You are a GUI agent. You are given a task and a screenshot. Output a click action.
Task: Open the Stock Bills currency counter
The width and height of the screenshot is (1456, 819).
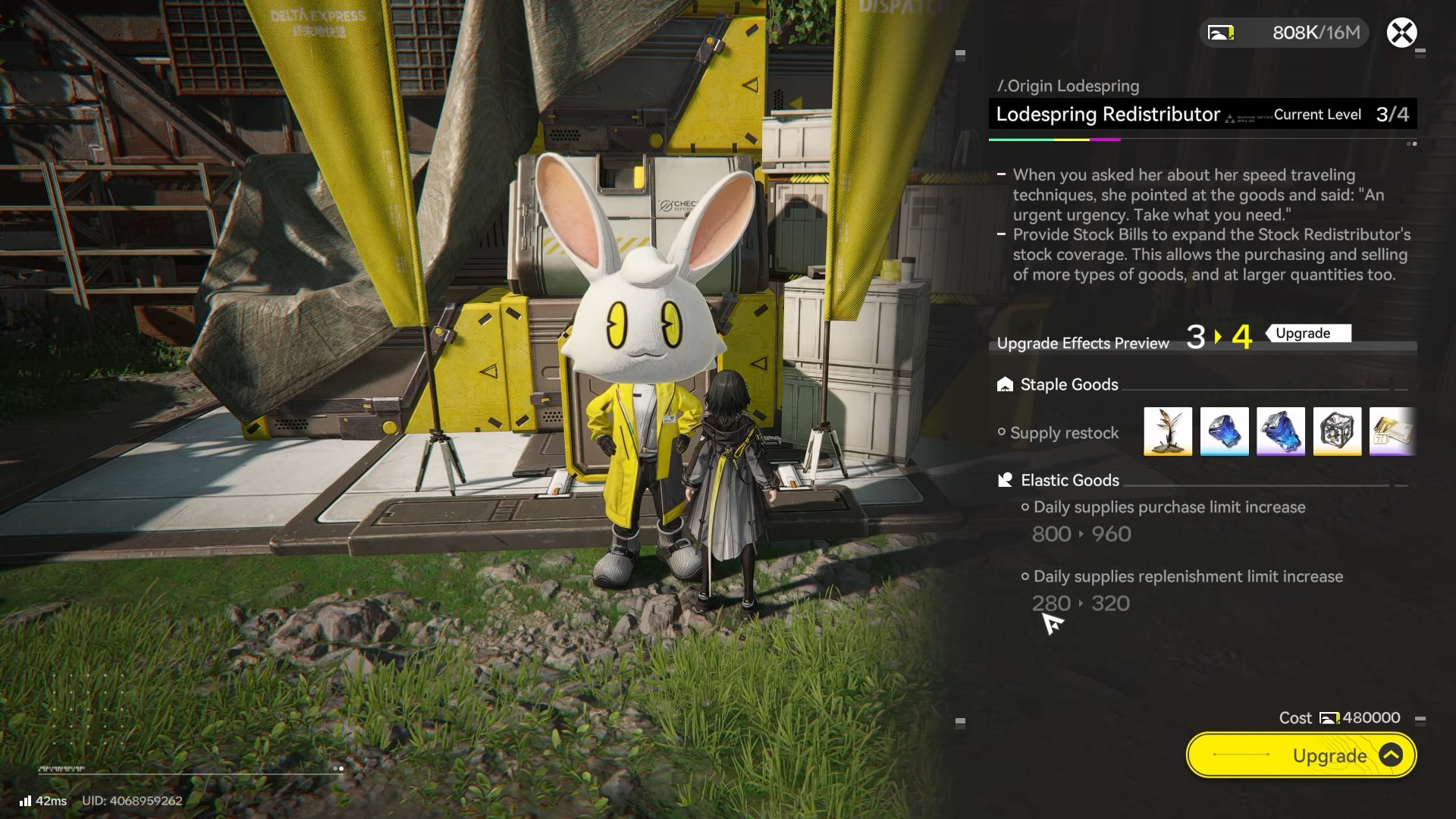coord(1284,33)
